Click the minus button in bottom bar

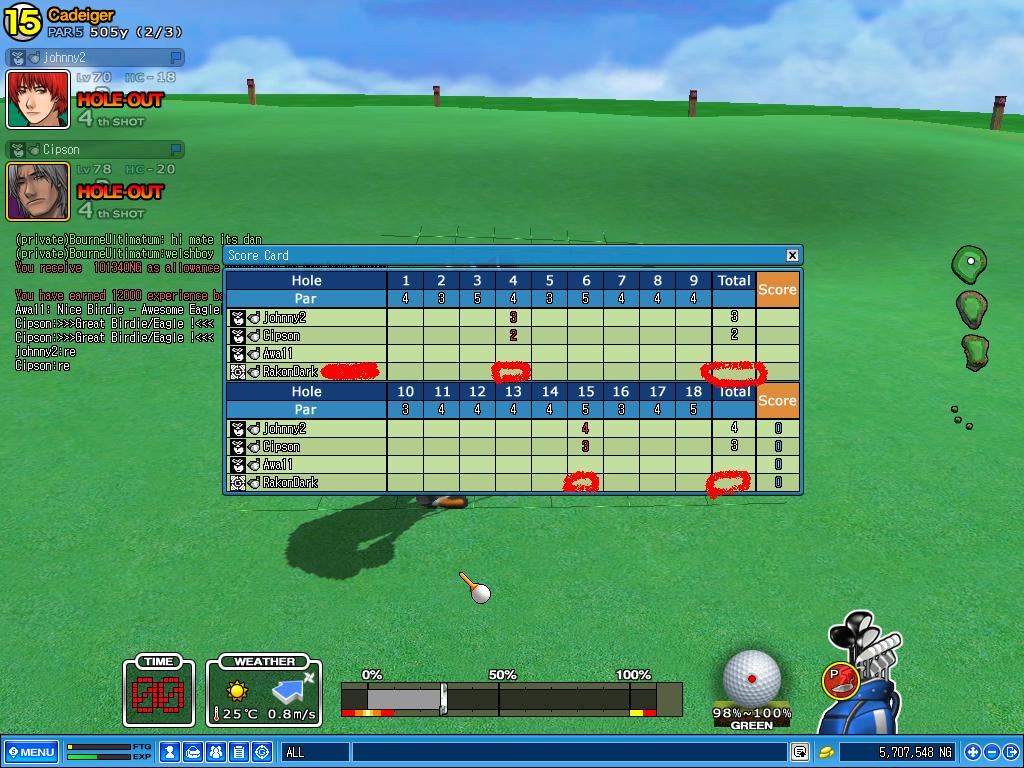tap(992, 752)
